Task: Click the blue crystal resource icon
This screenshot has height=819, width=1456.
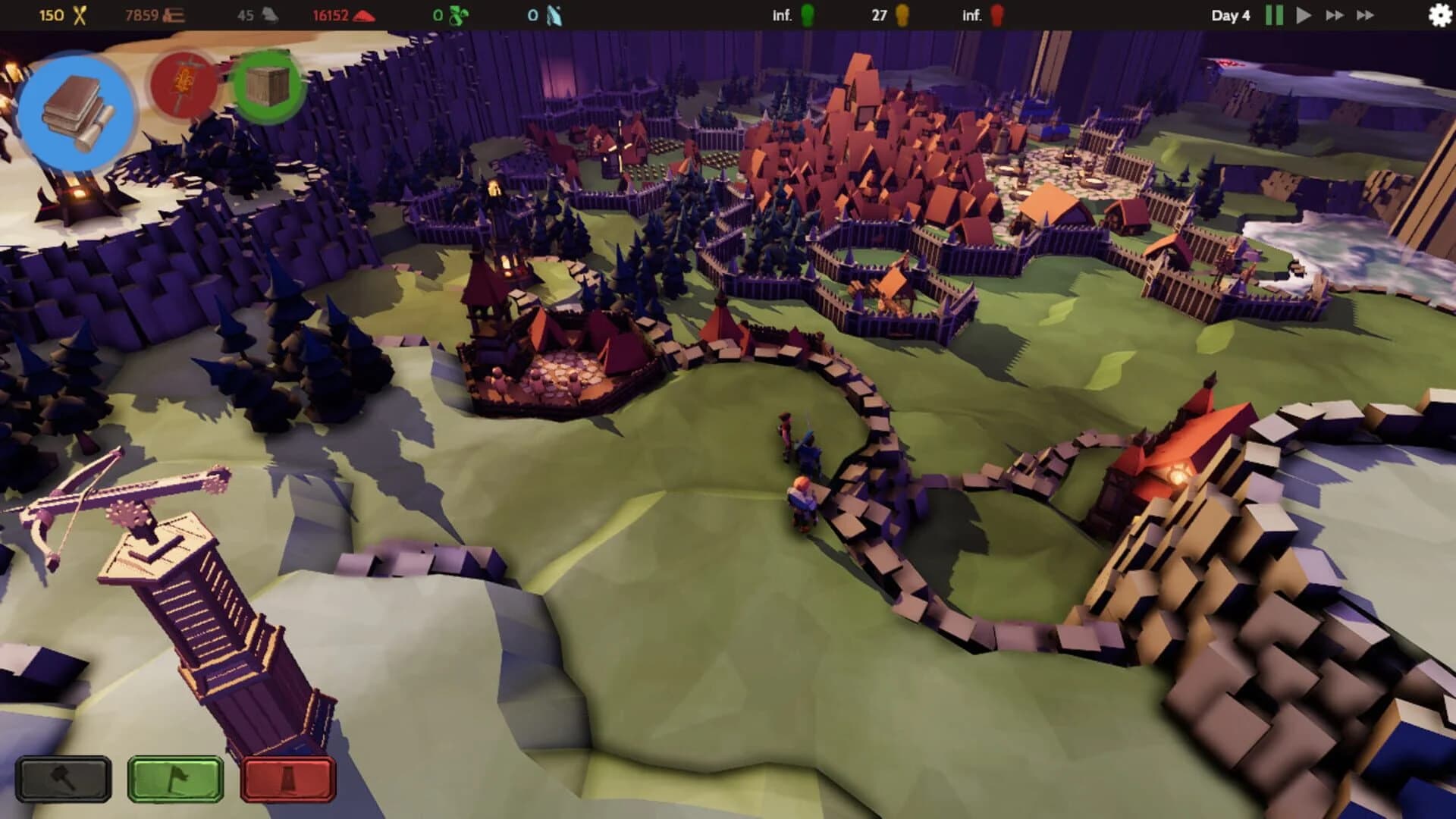Action: tap(555, 14)
